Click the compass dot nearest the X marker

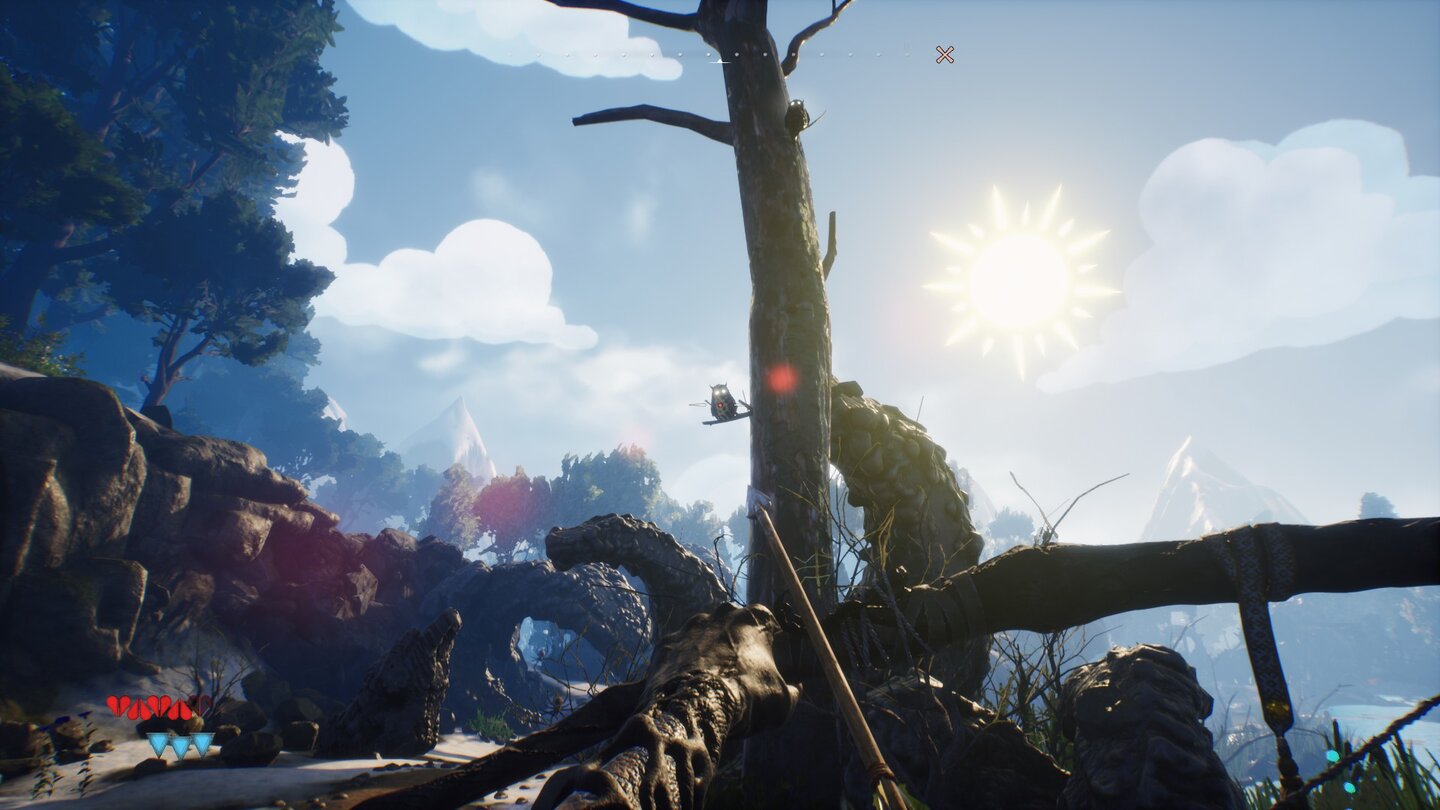click(x=905, y=53)
